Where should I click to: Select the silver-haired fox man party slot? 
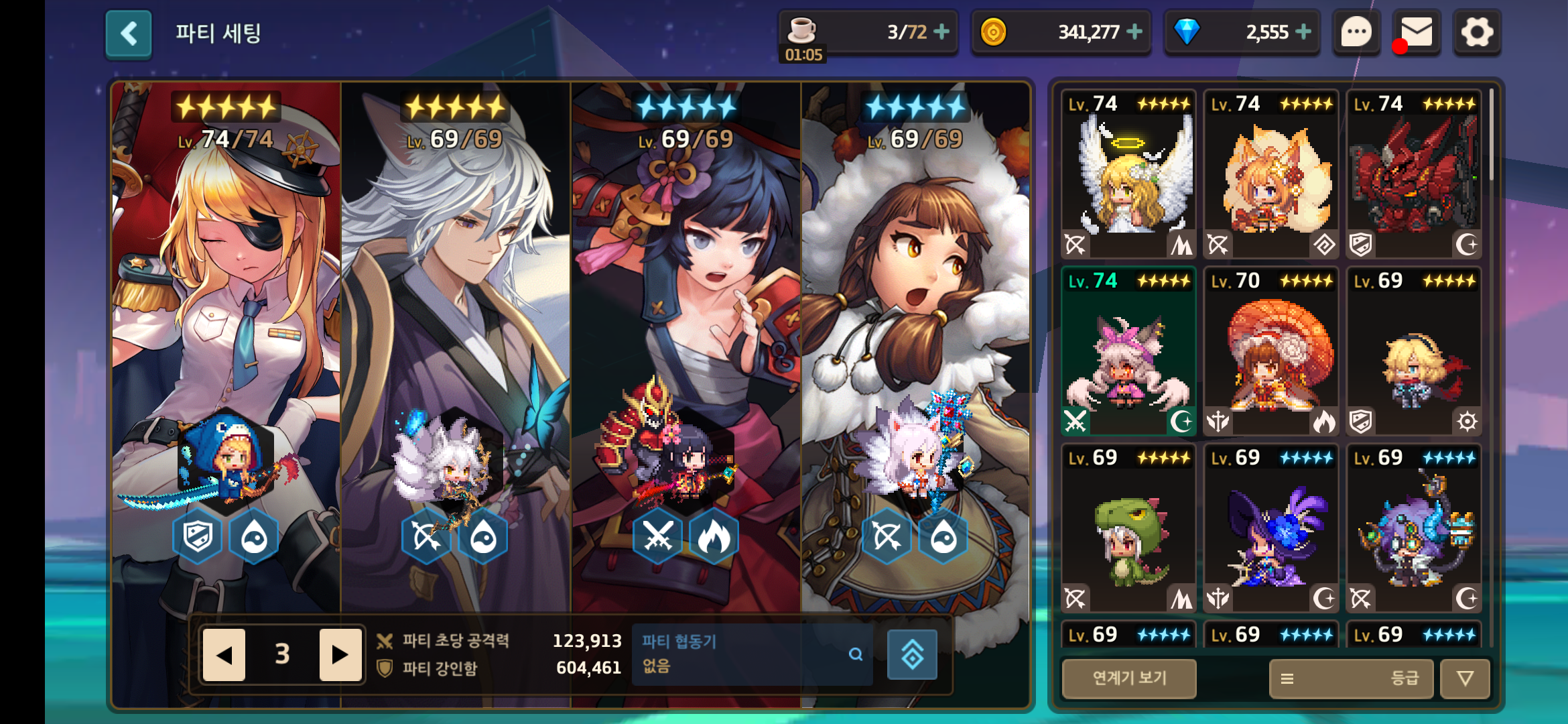click(456, 335)
